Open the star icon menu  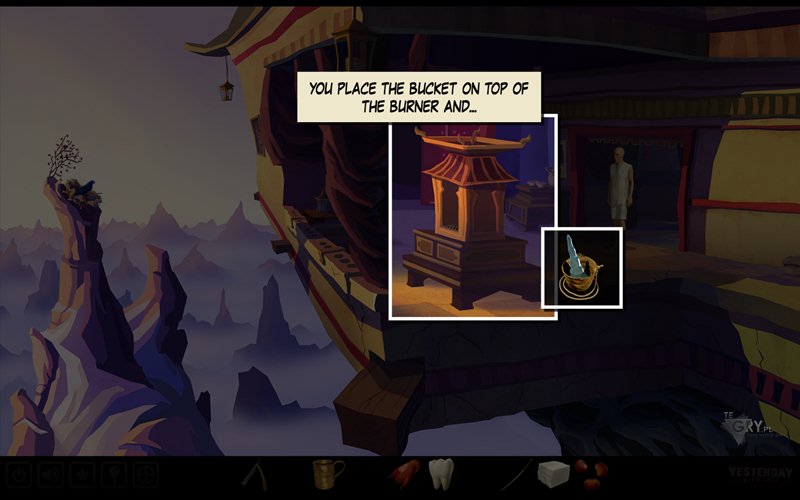tap(82, 474)
